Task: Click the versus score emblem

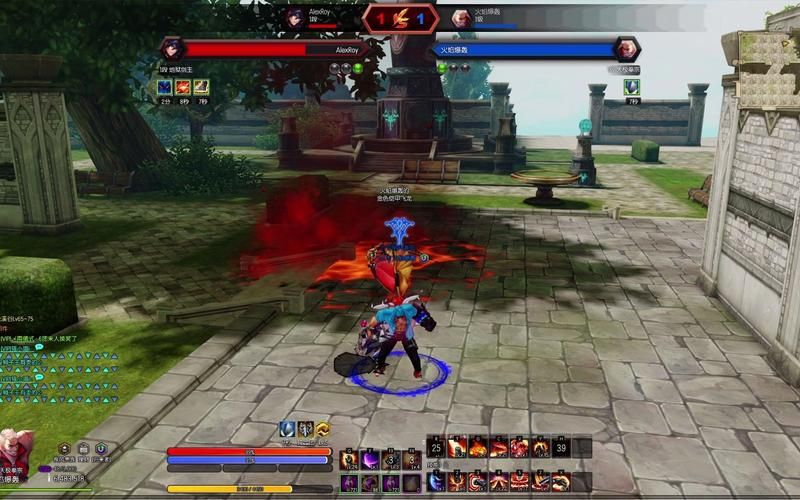Action: (399, 18)
